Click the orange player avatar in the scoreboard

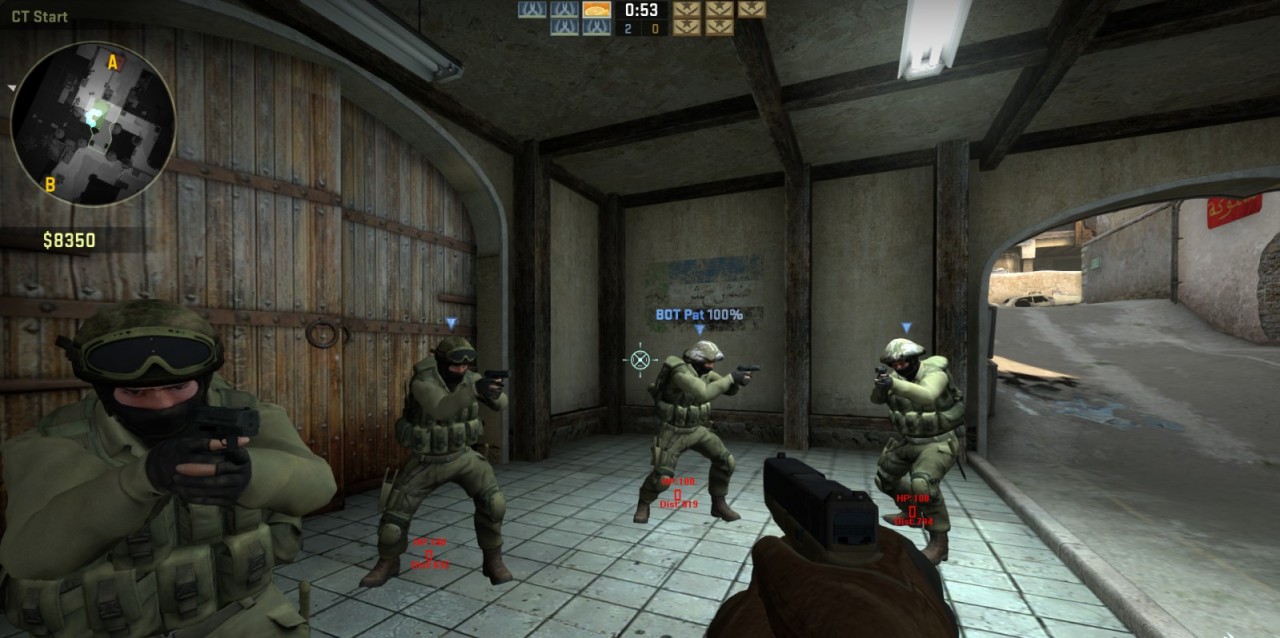pos(597,9)
